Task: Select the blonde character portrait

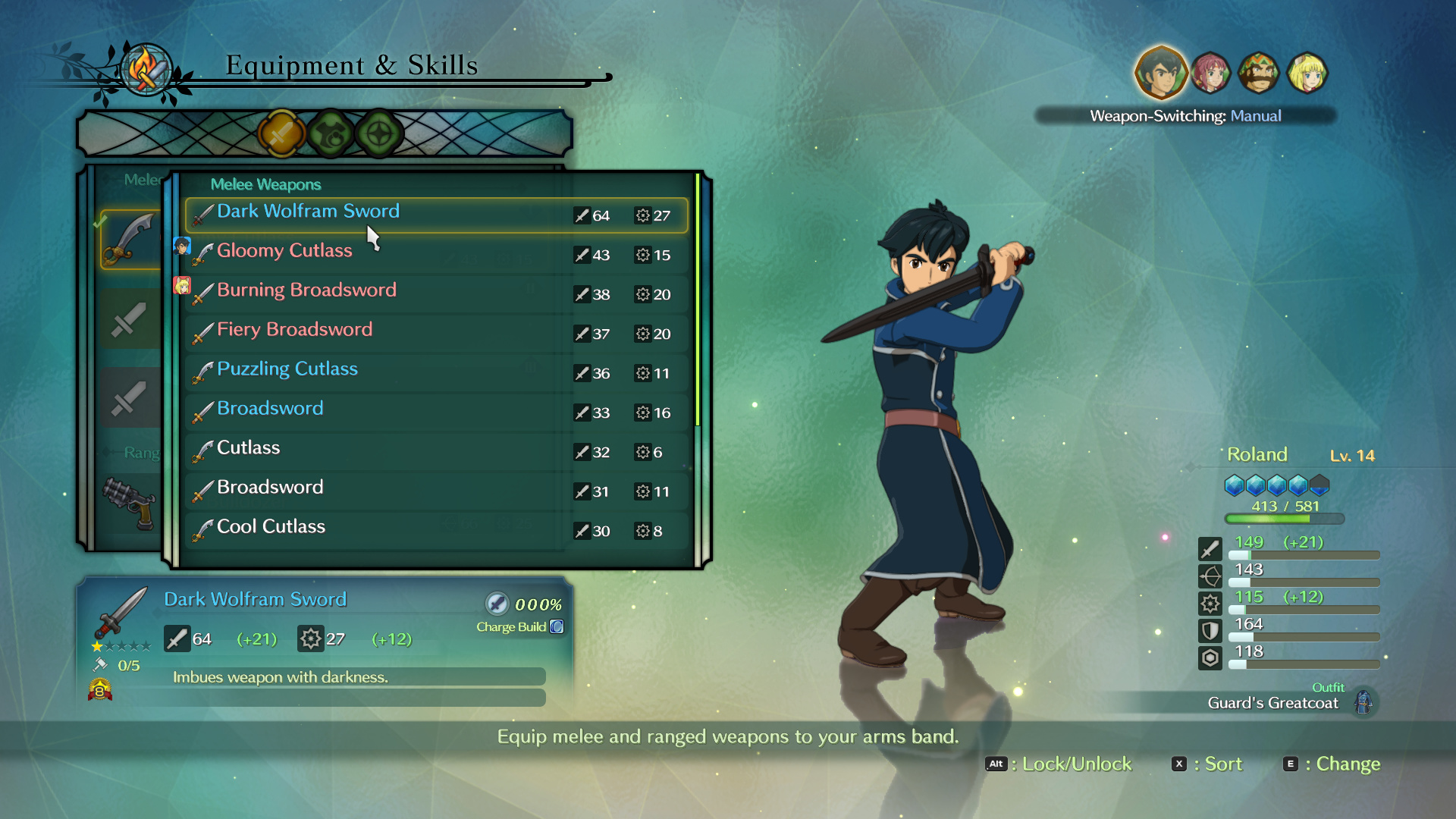Action: [x=1307, y=74]
